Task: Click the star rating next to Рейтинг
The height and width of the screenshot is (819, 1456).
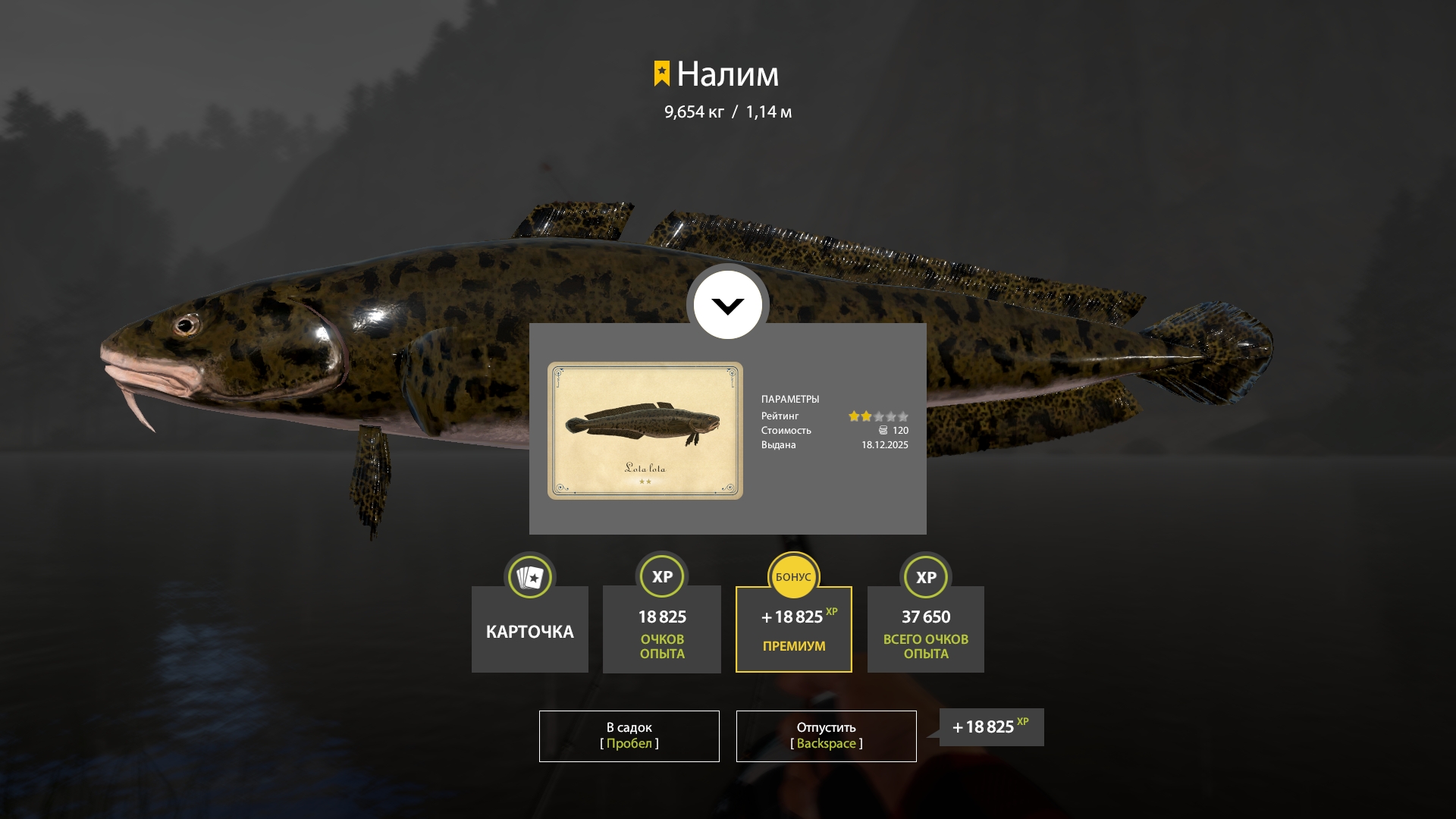Action: [877, 416]
